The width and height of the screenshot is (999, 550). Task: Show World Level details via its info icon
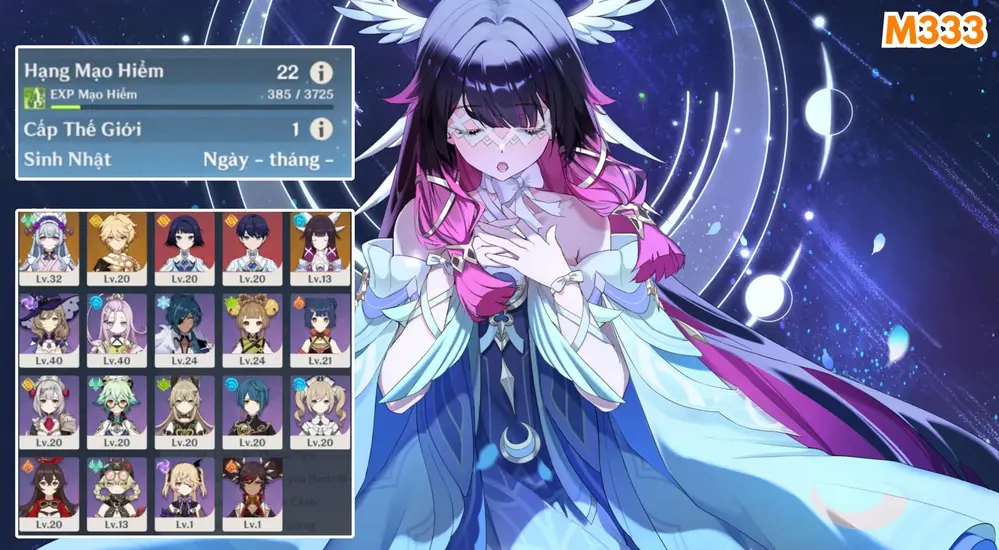(x=320, y=129)
